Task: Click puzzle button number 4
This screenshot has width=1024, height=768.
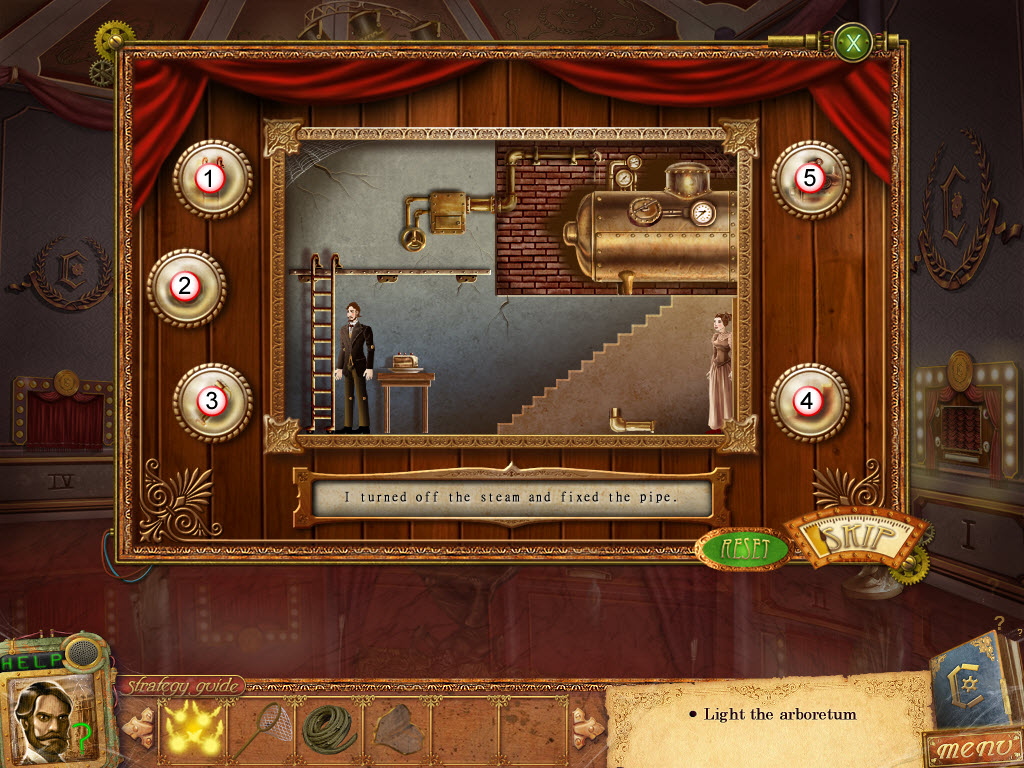Action: point(808,402)
